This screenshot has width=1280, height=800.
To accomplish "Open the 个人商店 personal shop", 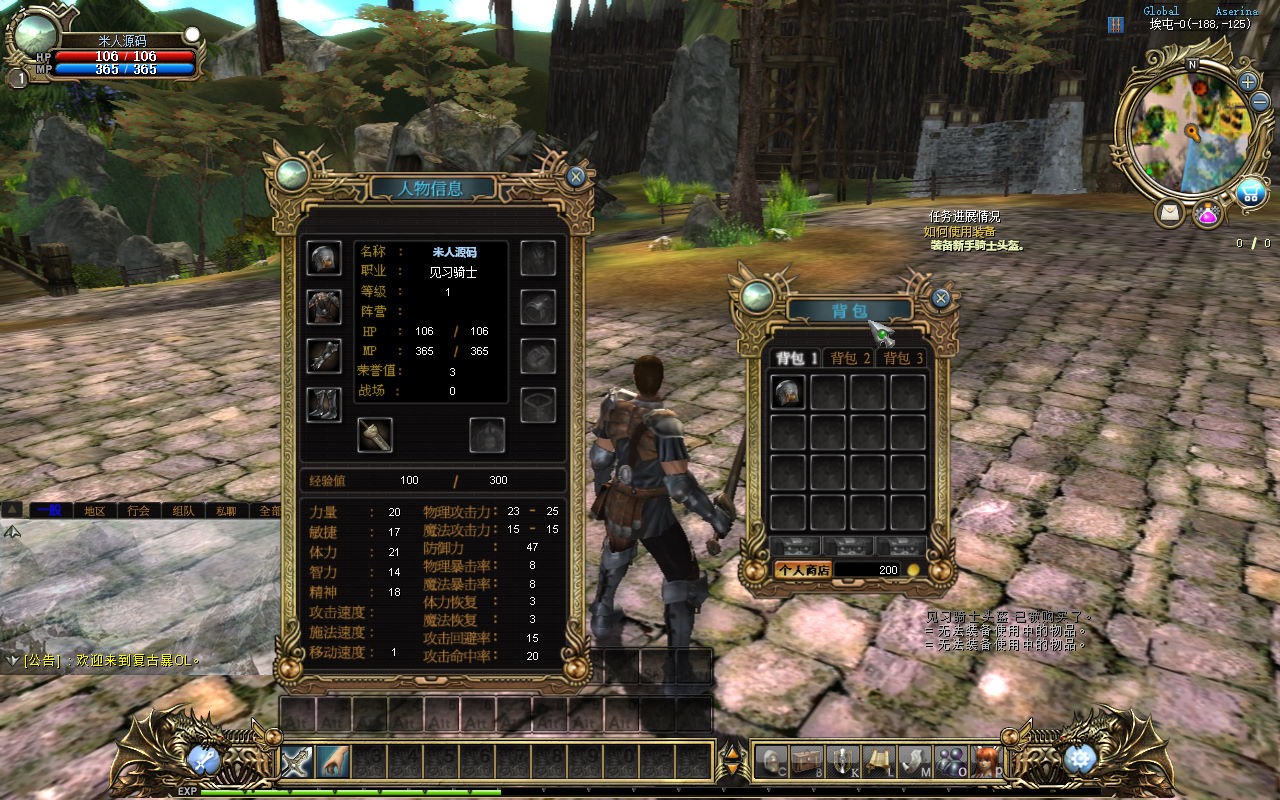I will pos(802,569).
